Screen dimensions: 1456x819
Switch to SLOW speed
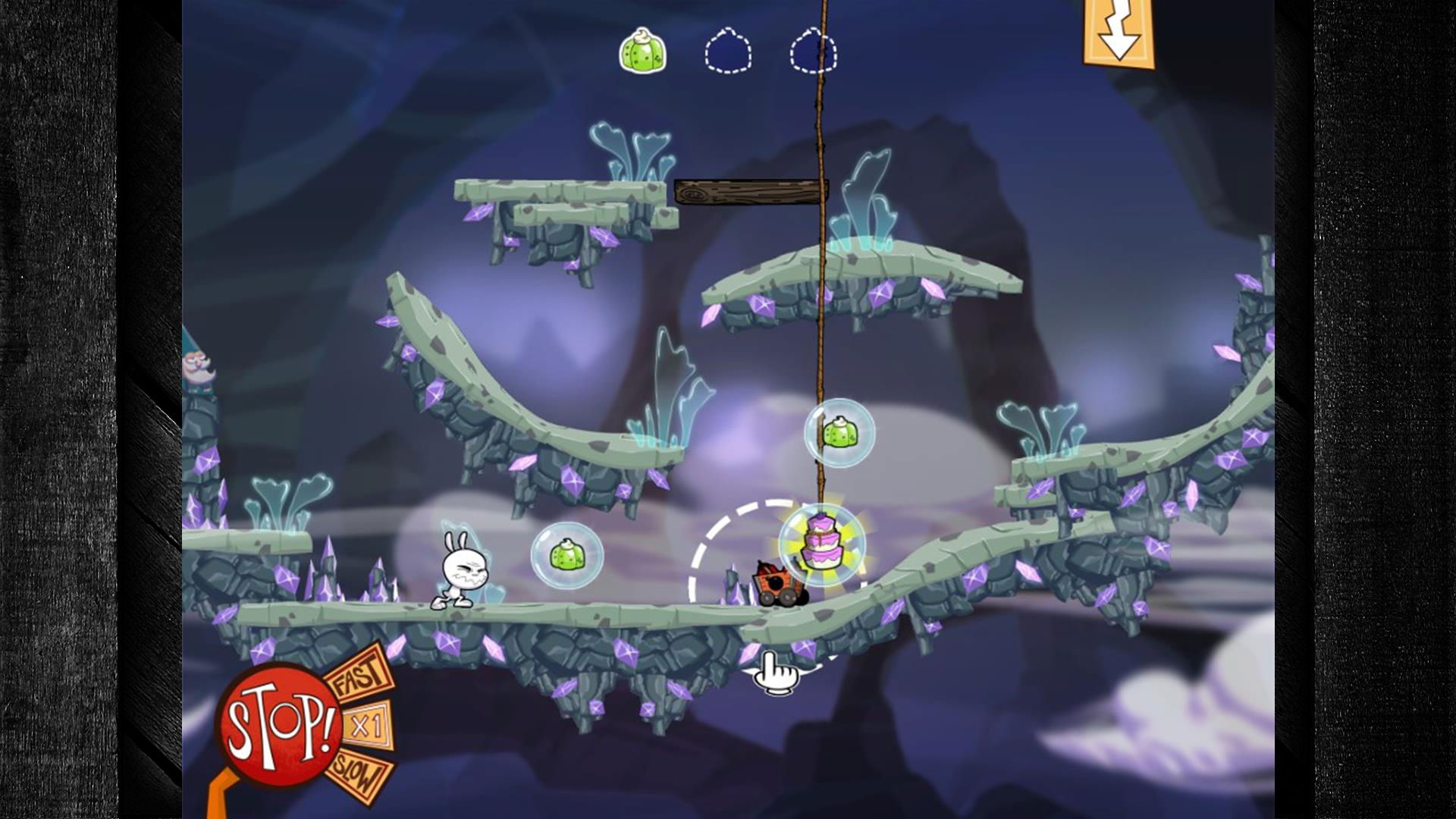359,775
